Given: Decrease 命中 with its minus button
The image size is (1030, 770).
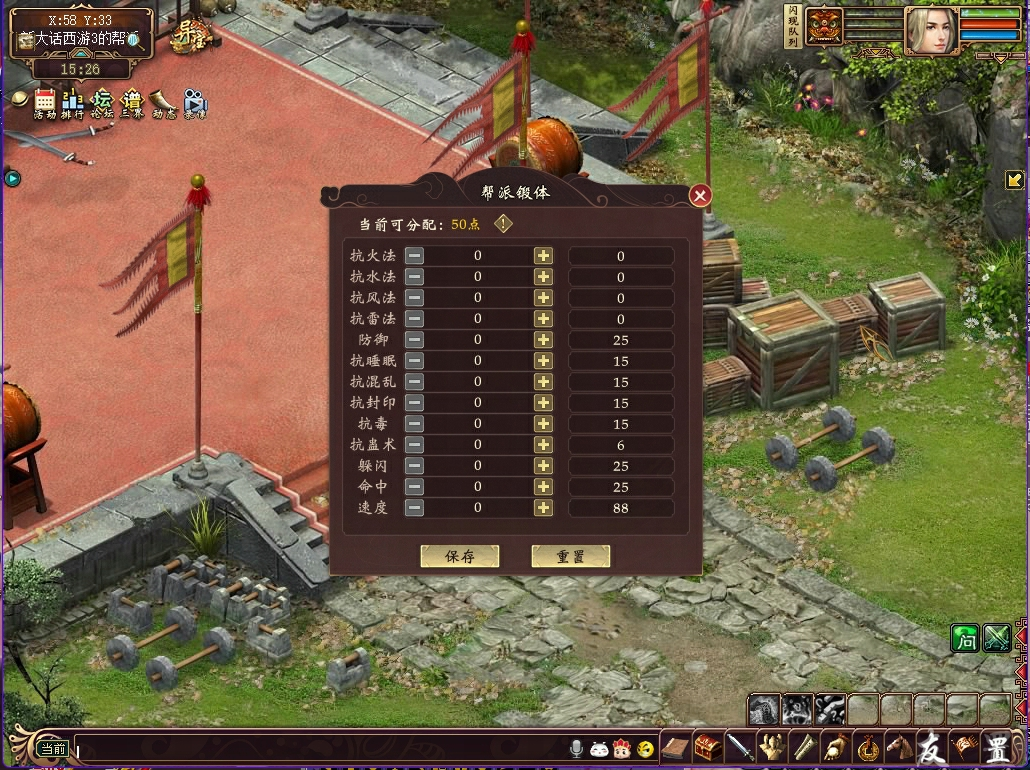Looking at the screenshot, I should [x=414, y=487].
